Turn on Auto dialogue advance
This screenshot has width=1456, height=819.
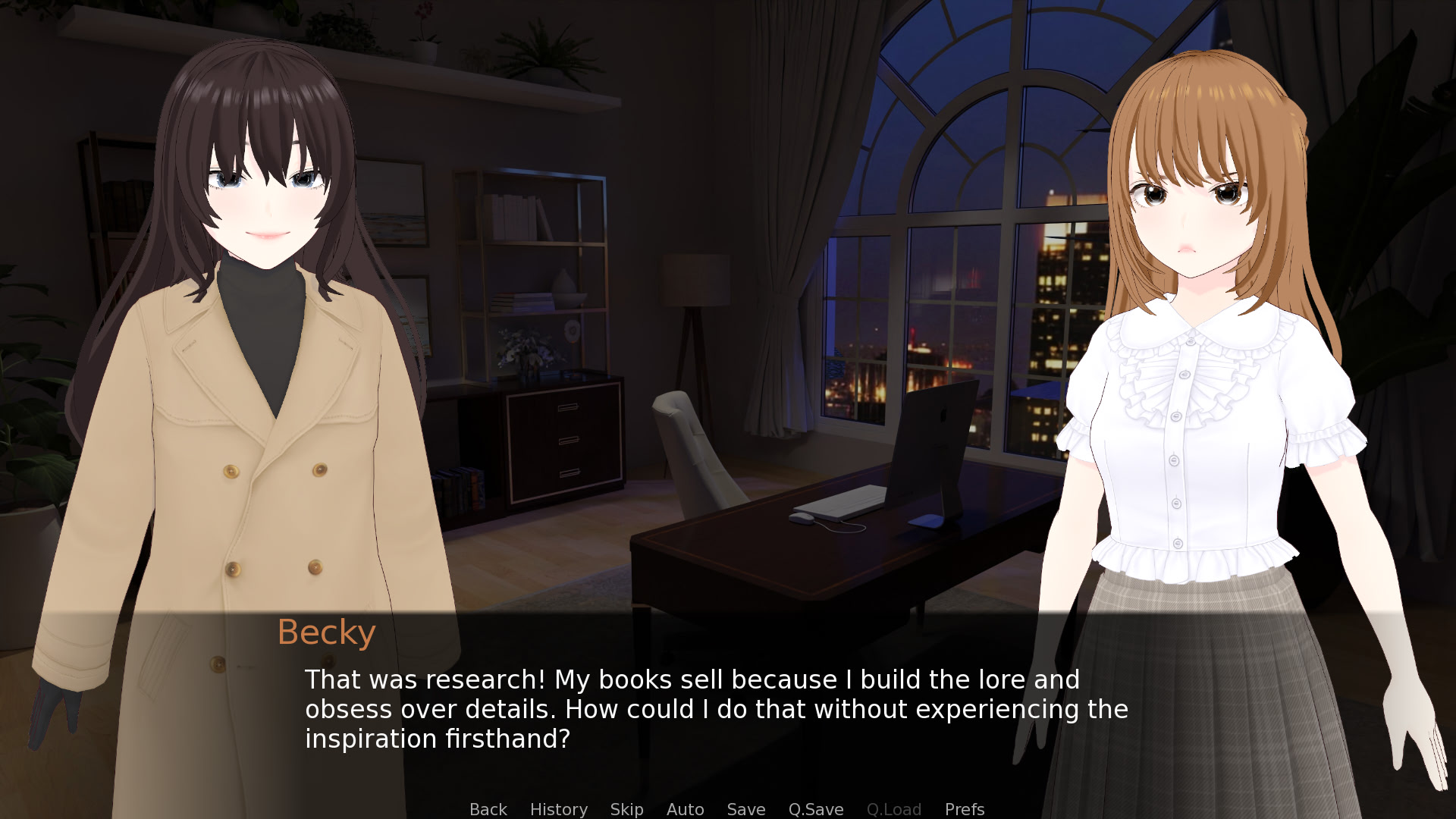point(685,809)
